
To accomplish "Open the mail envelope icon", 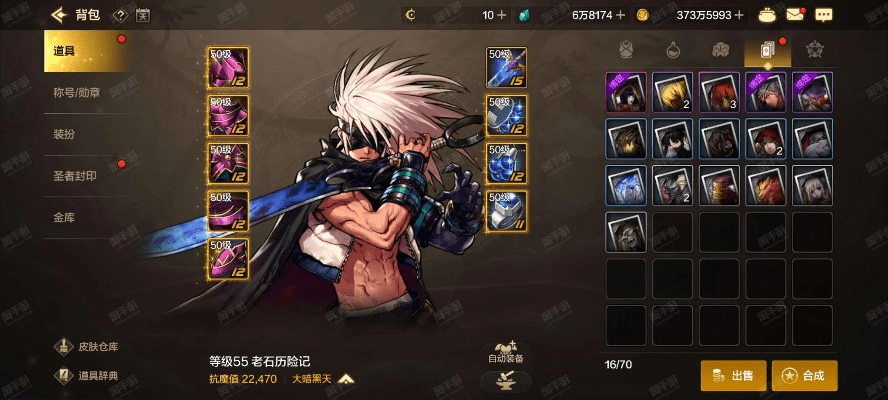I will pyautogui.click(x=795, y=15).
